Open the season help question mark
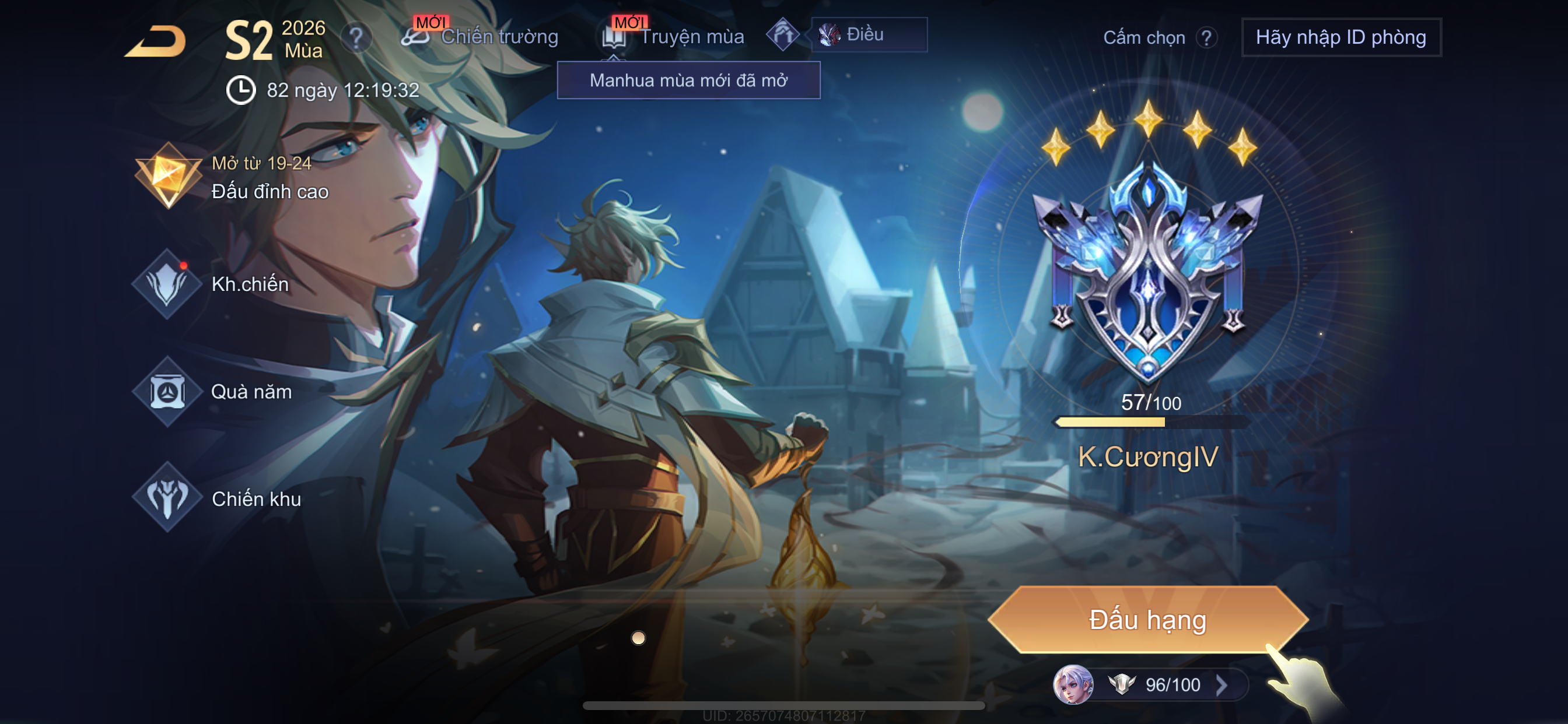Viewport: 1568px width, 724px height. tap(356, 38)
